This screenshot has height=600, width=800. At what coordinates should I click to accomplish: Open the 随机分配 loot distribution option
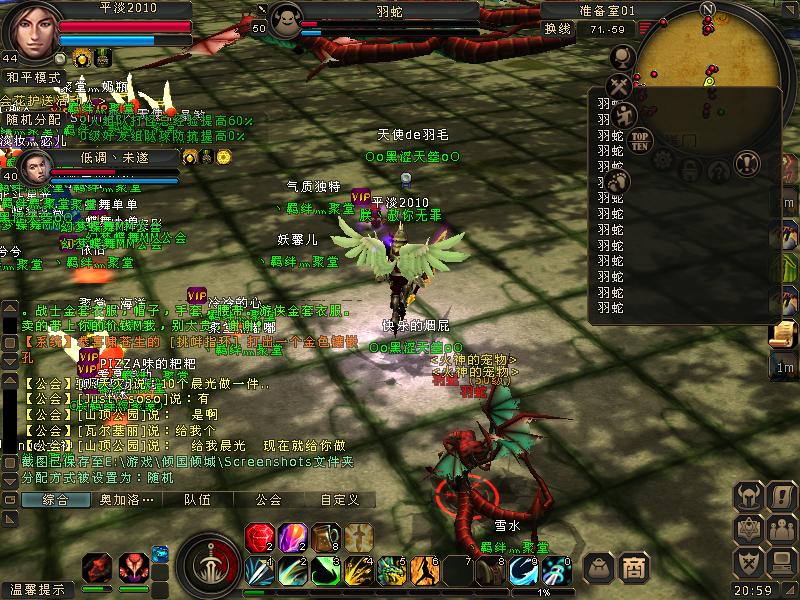click(35, 119)
